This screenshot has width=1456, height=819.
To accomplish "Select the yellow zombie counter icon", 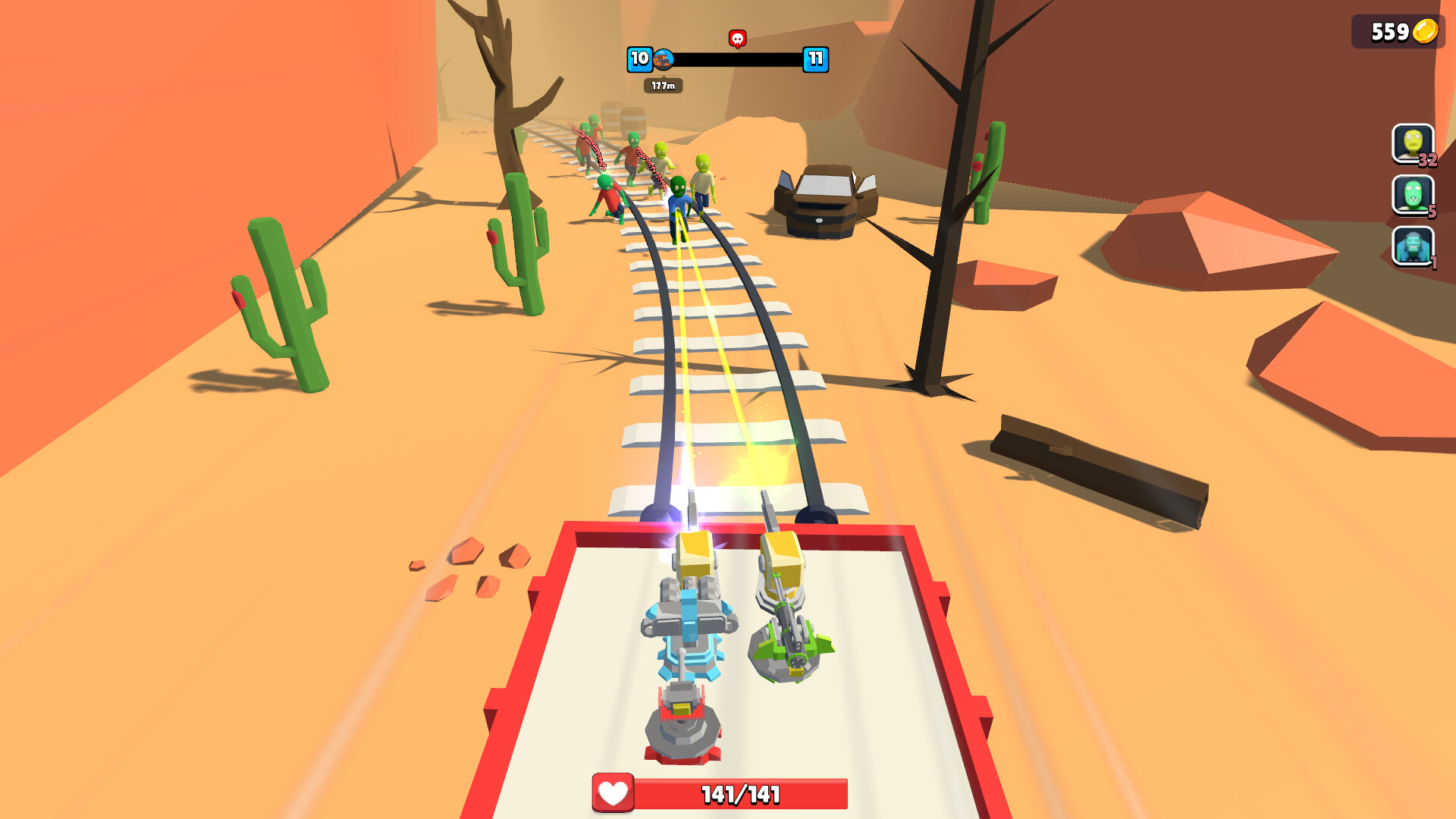I will pyautogui.click(x=1412, y=144).
